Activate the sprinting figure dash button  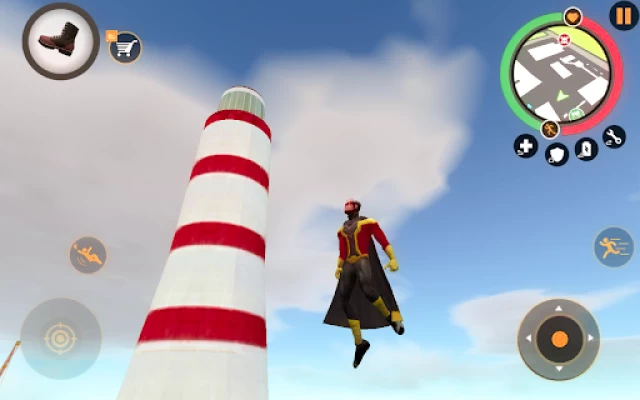613,246
